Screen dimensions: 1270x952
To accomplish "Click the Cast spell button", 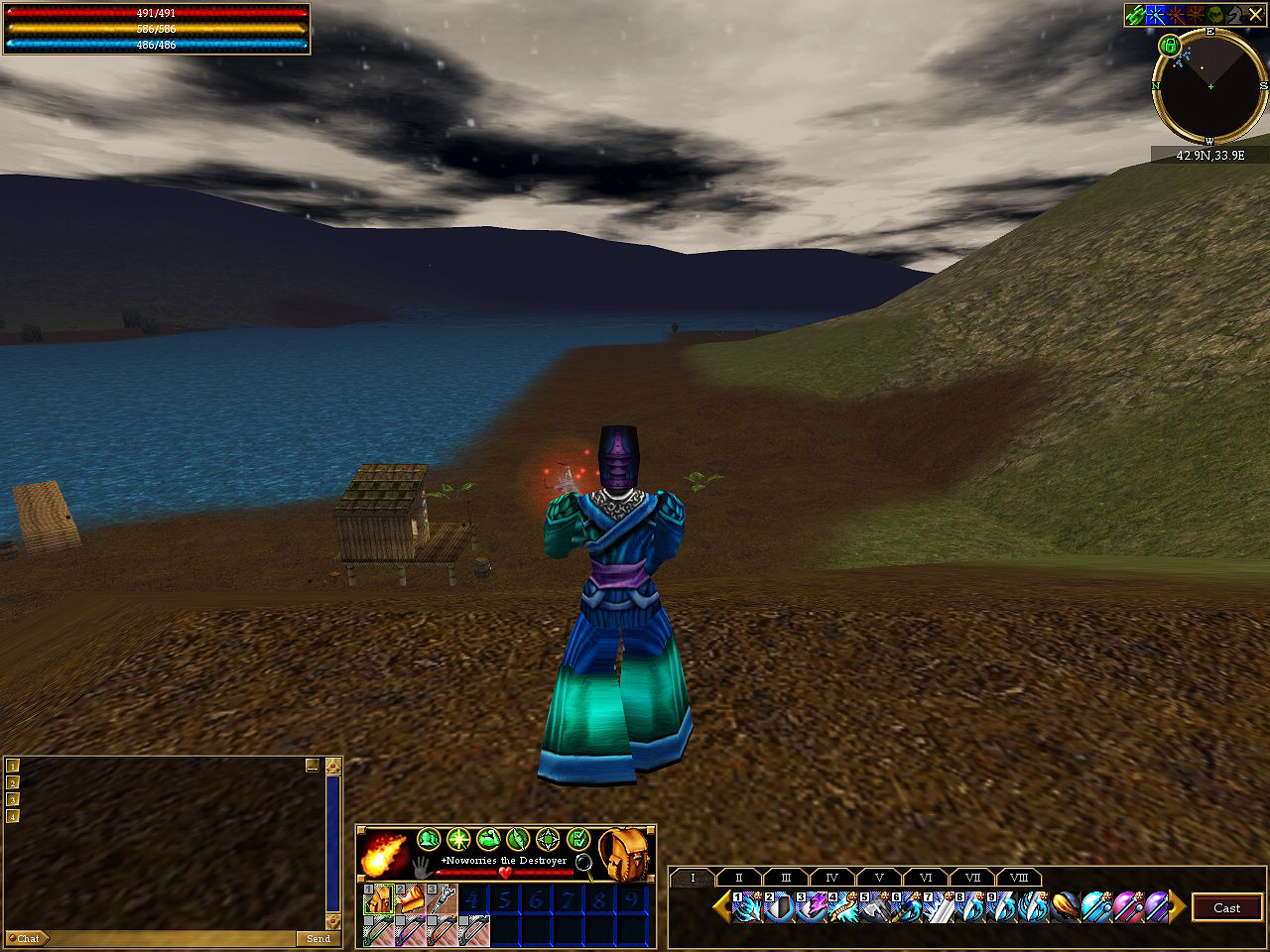I will point(1226,907).
